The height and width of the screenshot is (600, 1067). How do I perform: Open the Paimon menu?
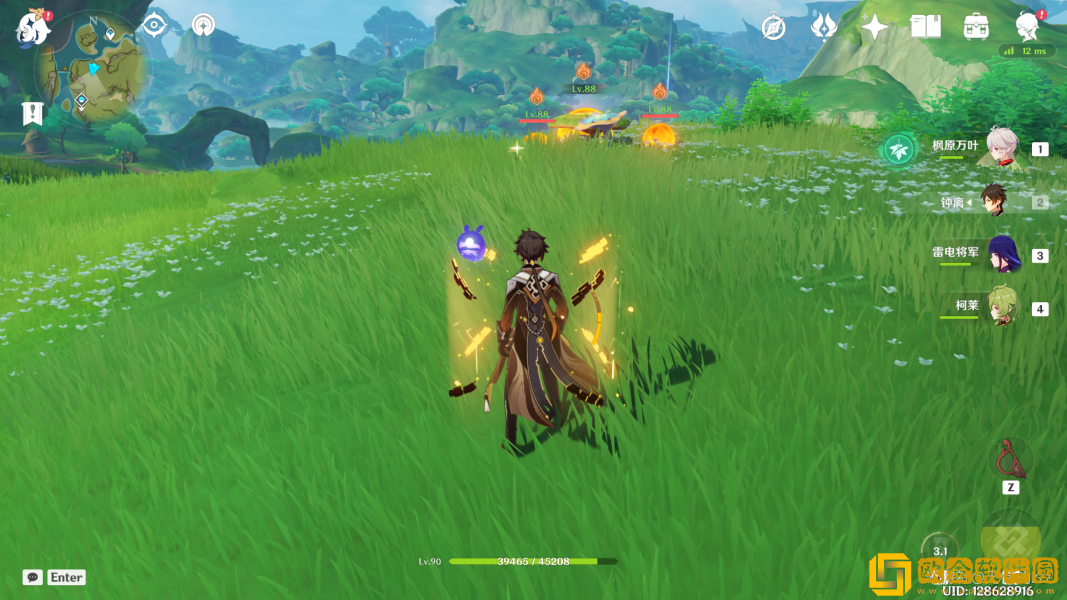coord(33,28)
